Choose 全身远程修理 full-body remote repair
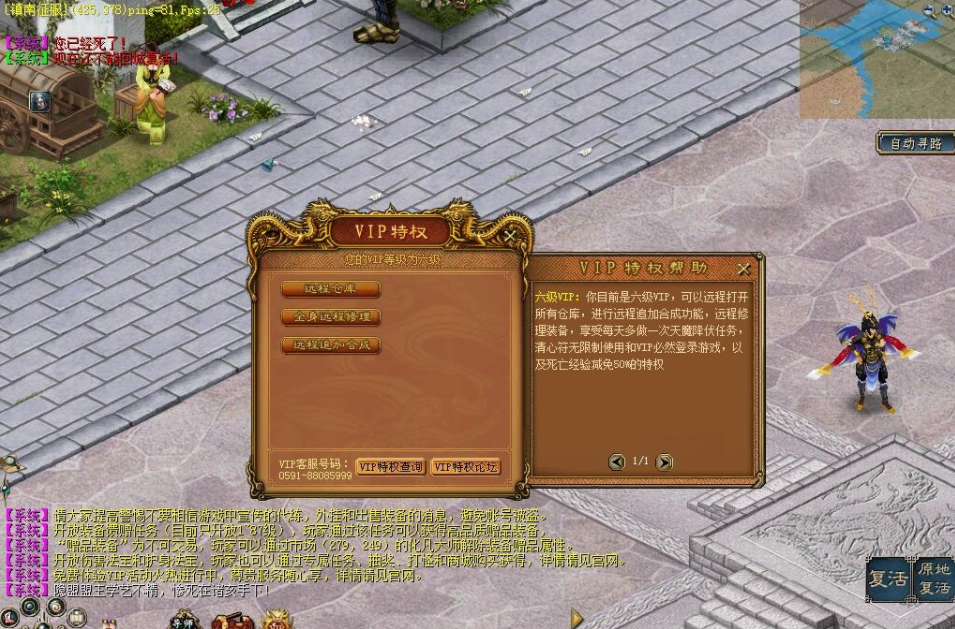 [x=330, y=317]
